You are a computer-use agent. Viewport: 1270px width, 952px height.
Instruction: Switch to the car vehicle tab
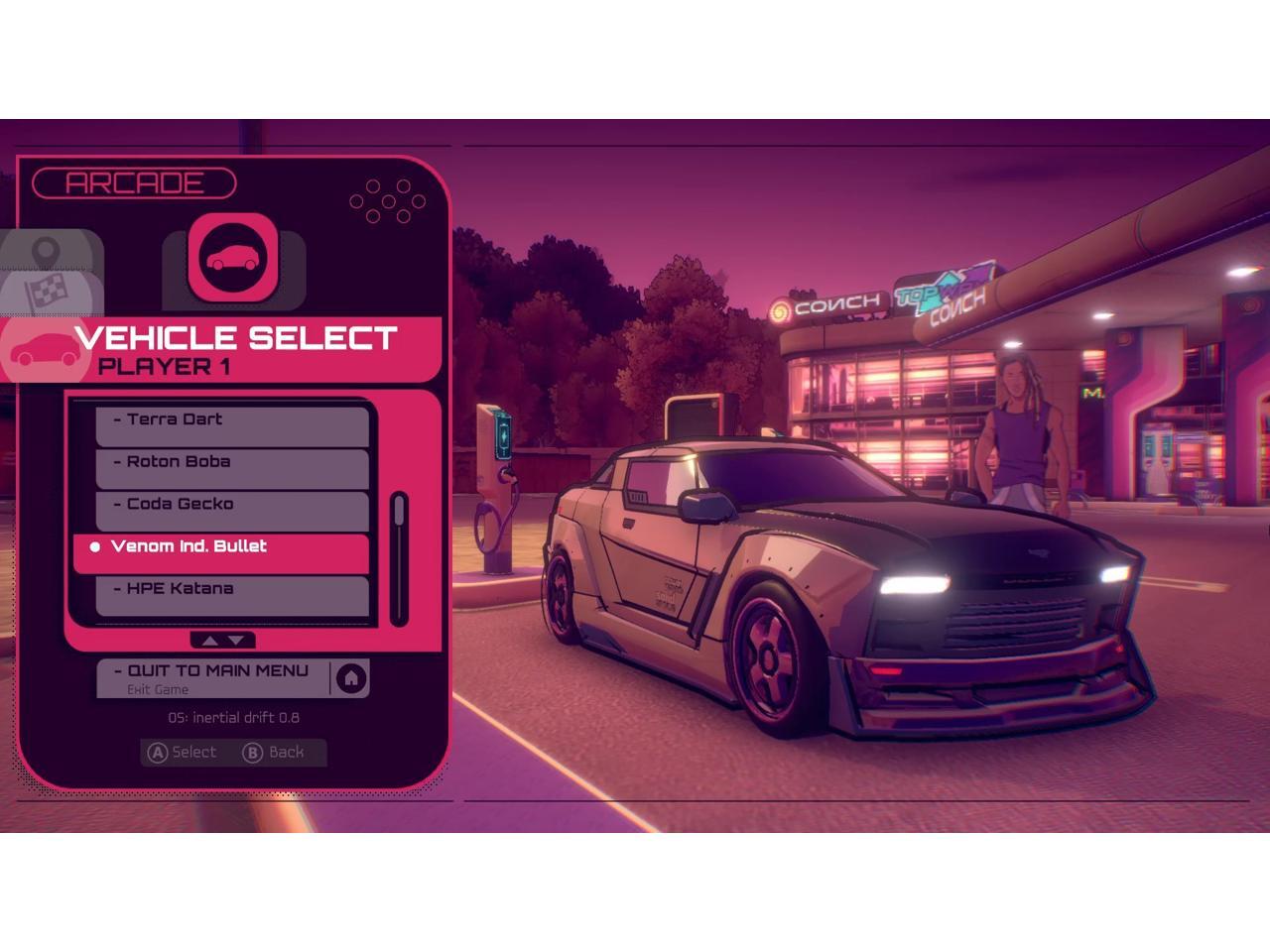(x=234, y=259)
